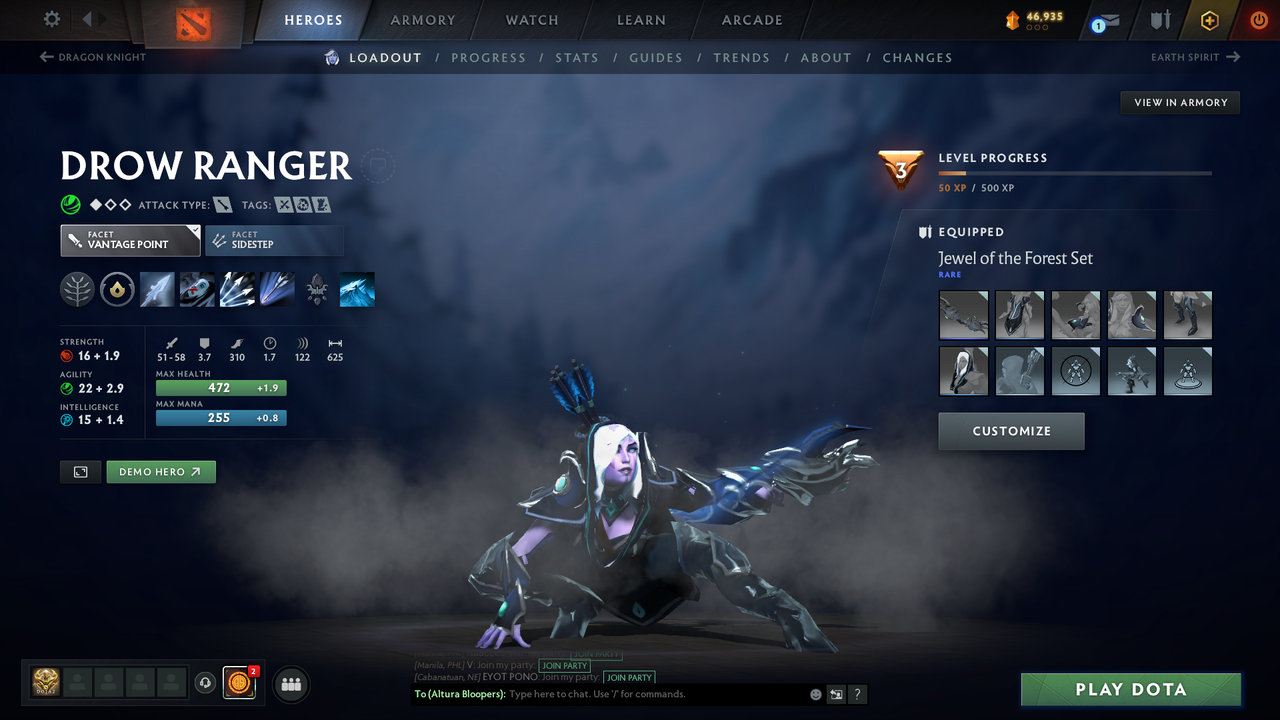Open the friends list icon near party slots
The width and height of the screenshot is (1280, 720).
[290, 684]
